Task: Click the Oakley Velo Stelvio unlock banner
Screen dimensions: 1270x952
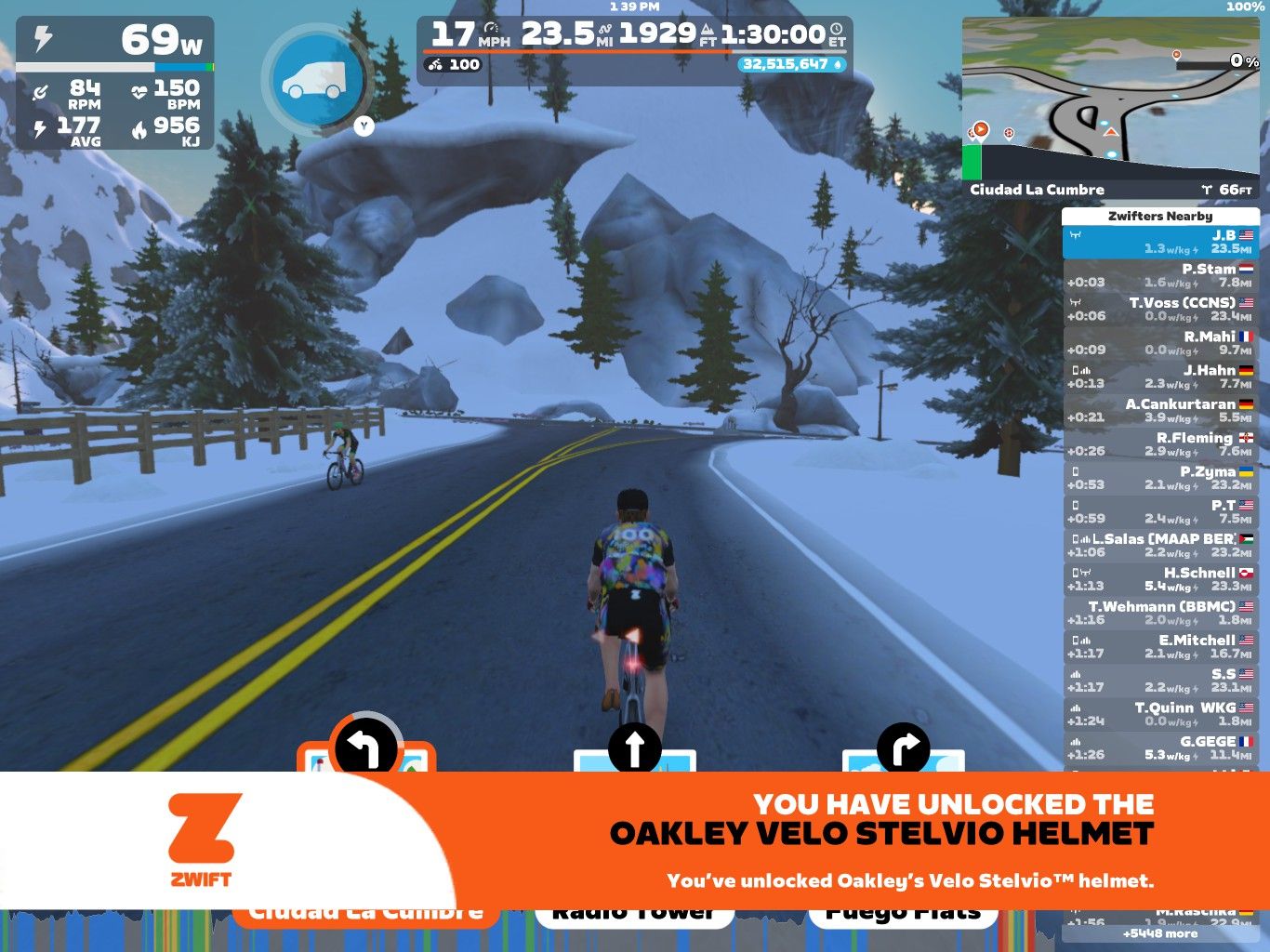Action: click(x=837, y=840)
